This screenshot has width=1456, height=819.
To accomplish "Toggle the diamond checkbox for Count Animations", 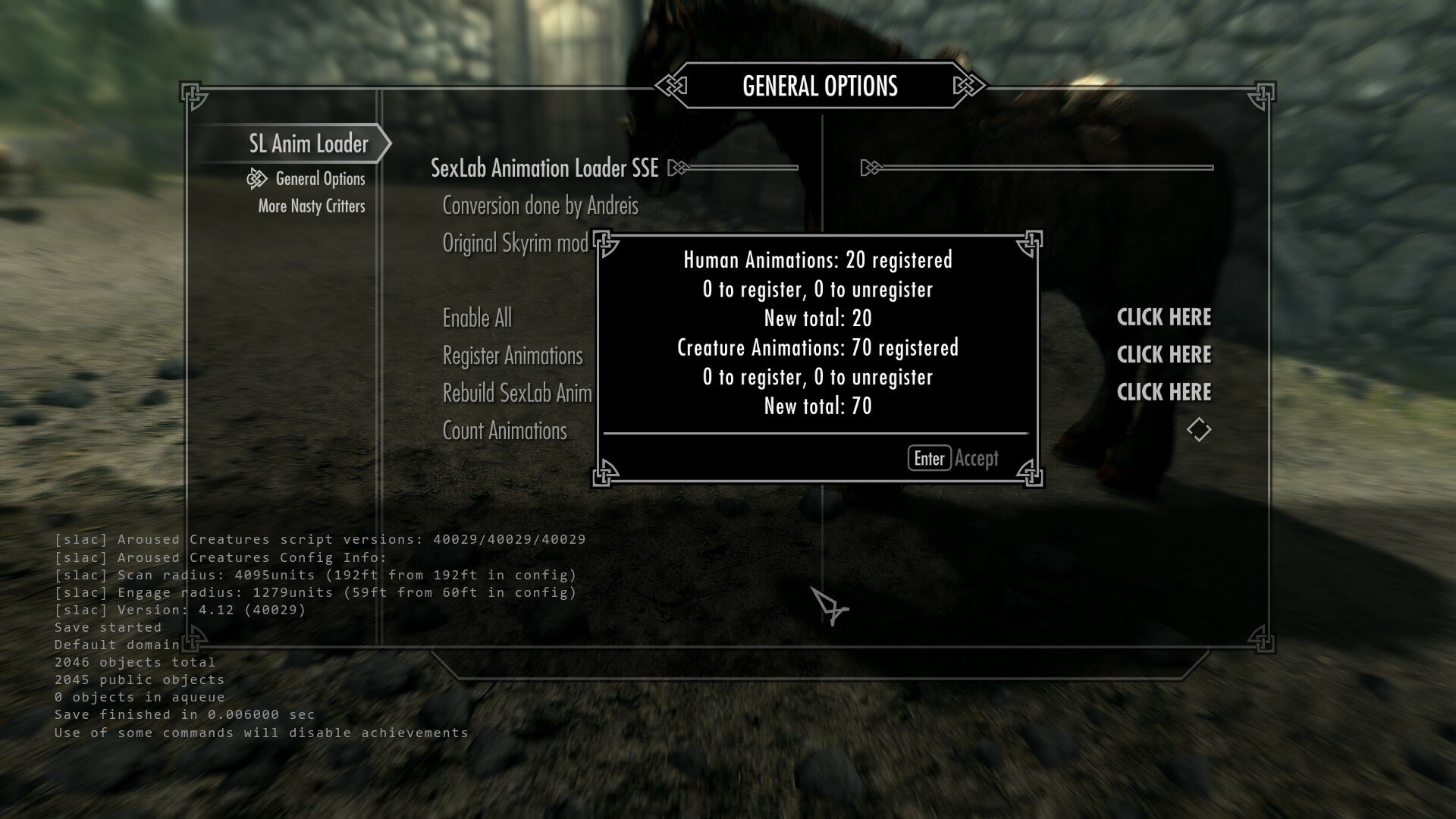I will [1198, 430].
